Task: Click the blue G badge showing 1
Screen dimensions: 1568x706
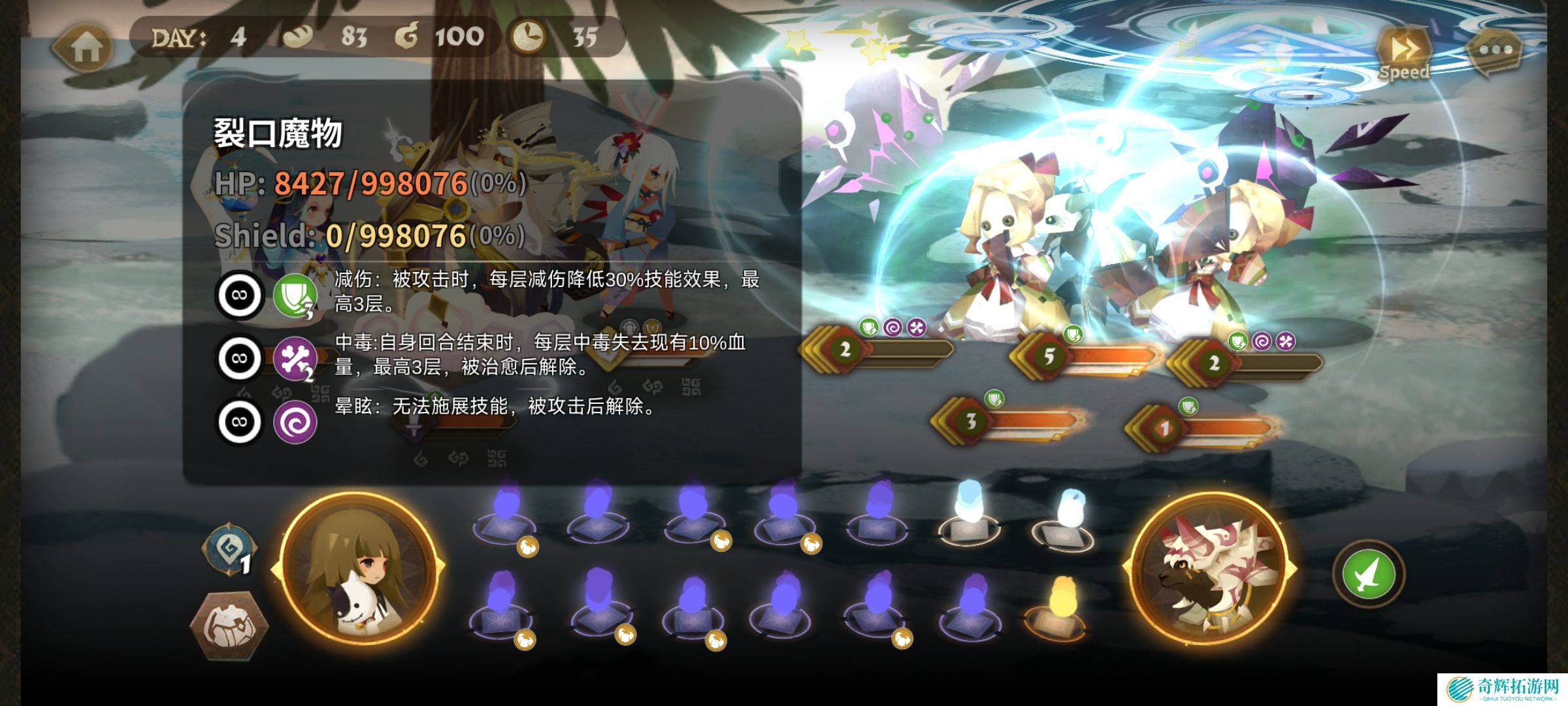Action: (230, 550)
